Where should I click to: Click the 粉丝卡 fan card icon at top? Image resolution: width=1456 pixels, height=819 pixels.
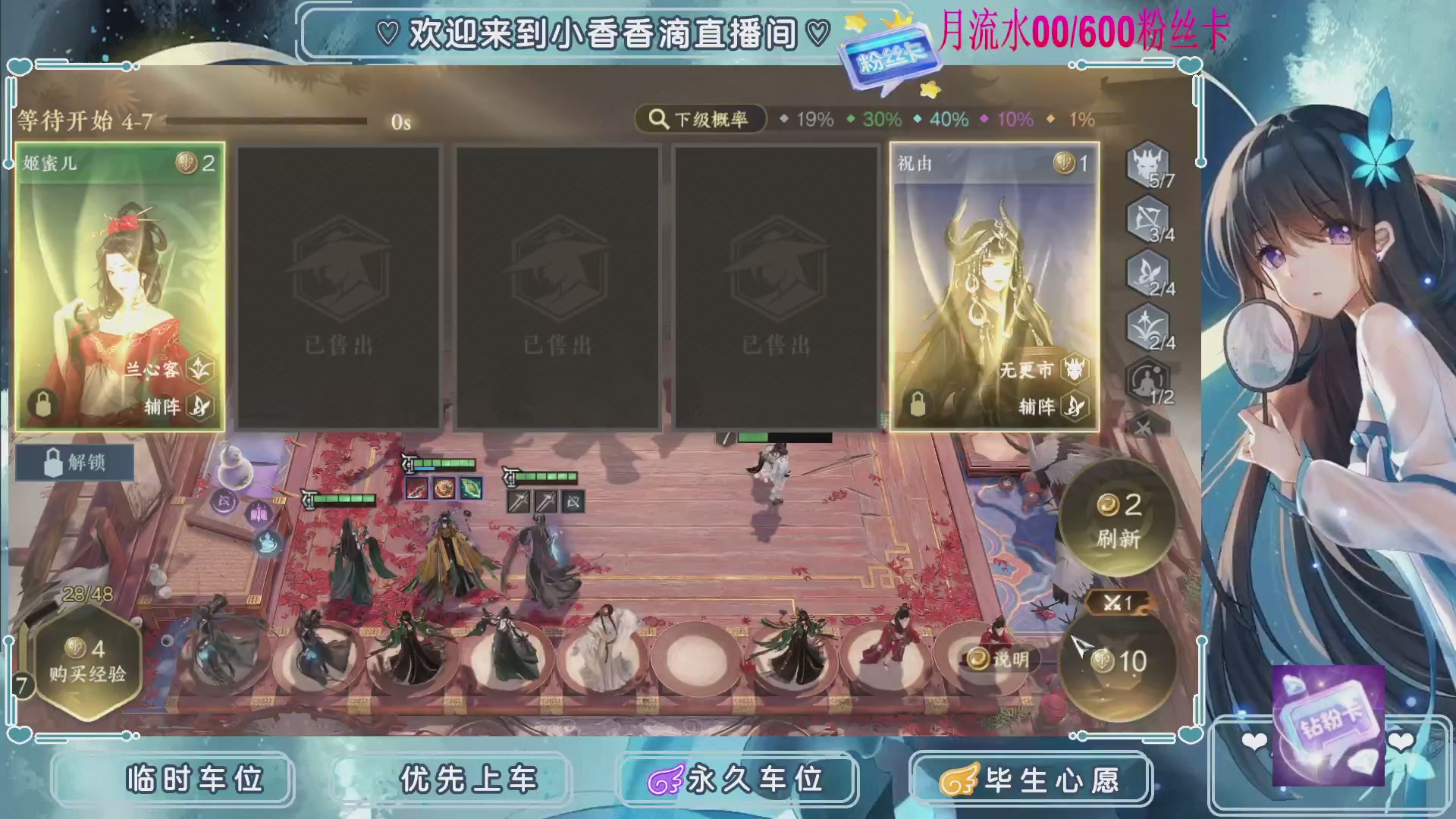click(891, 57)
